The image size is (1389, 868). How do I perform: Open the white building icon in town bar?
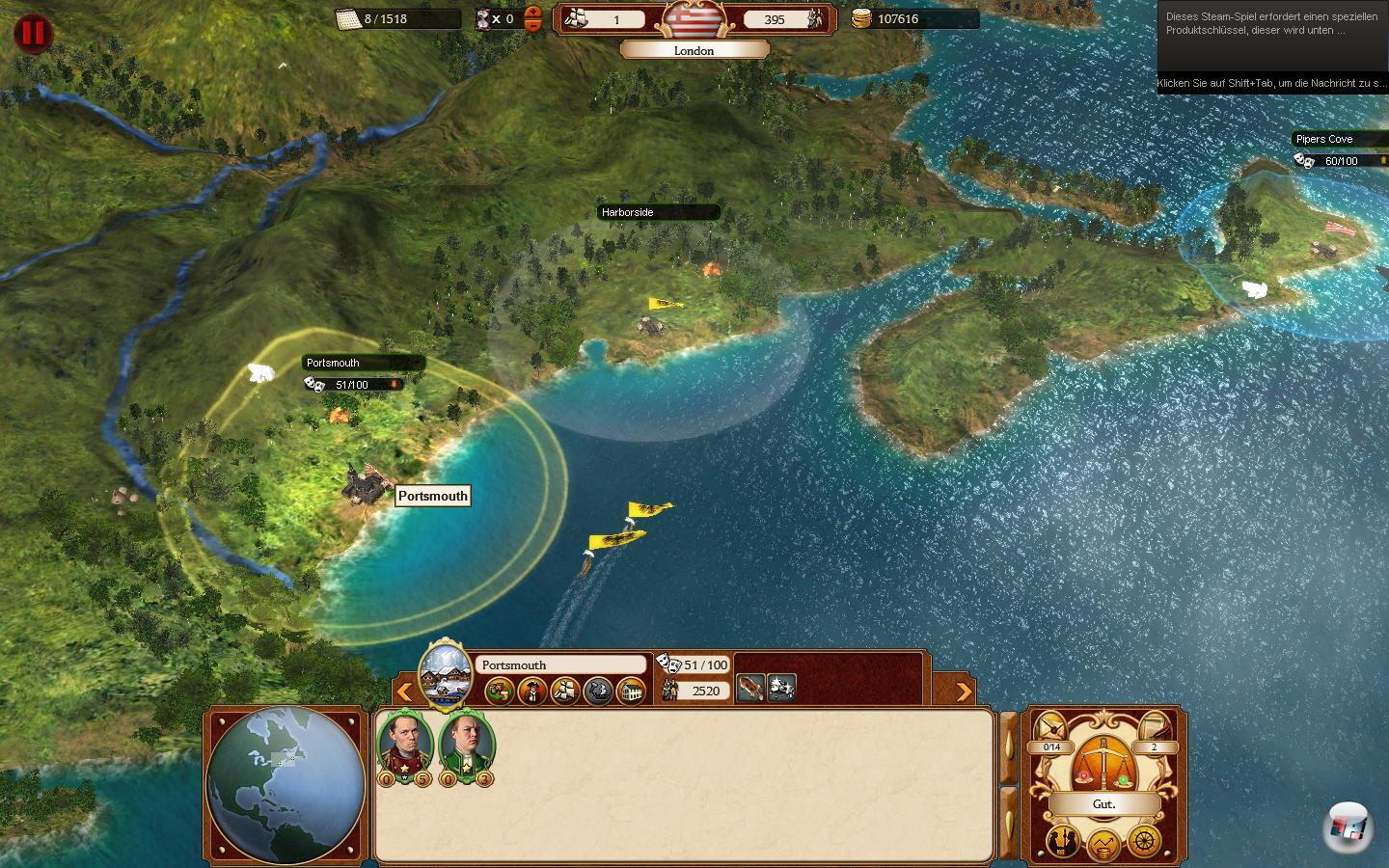tap(631, 691)
